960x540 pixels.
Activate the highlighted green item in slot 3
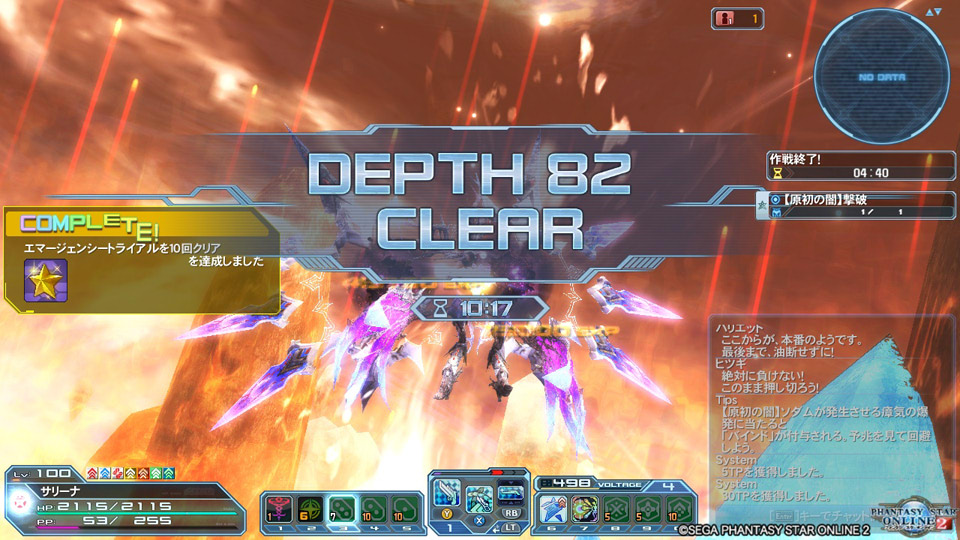(340, 508)
